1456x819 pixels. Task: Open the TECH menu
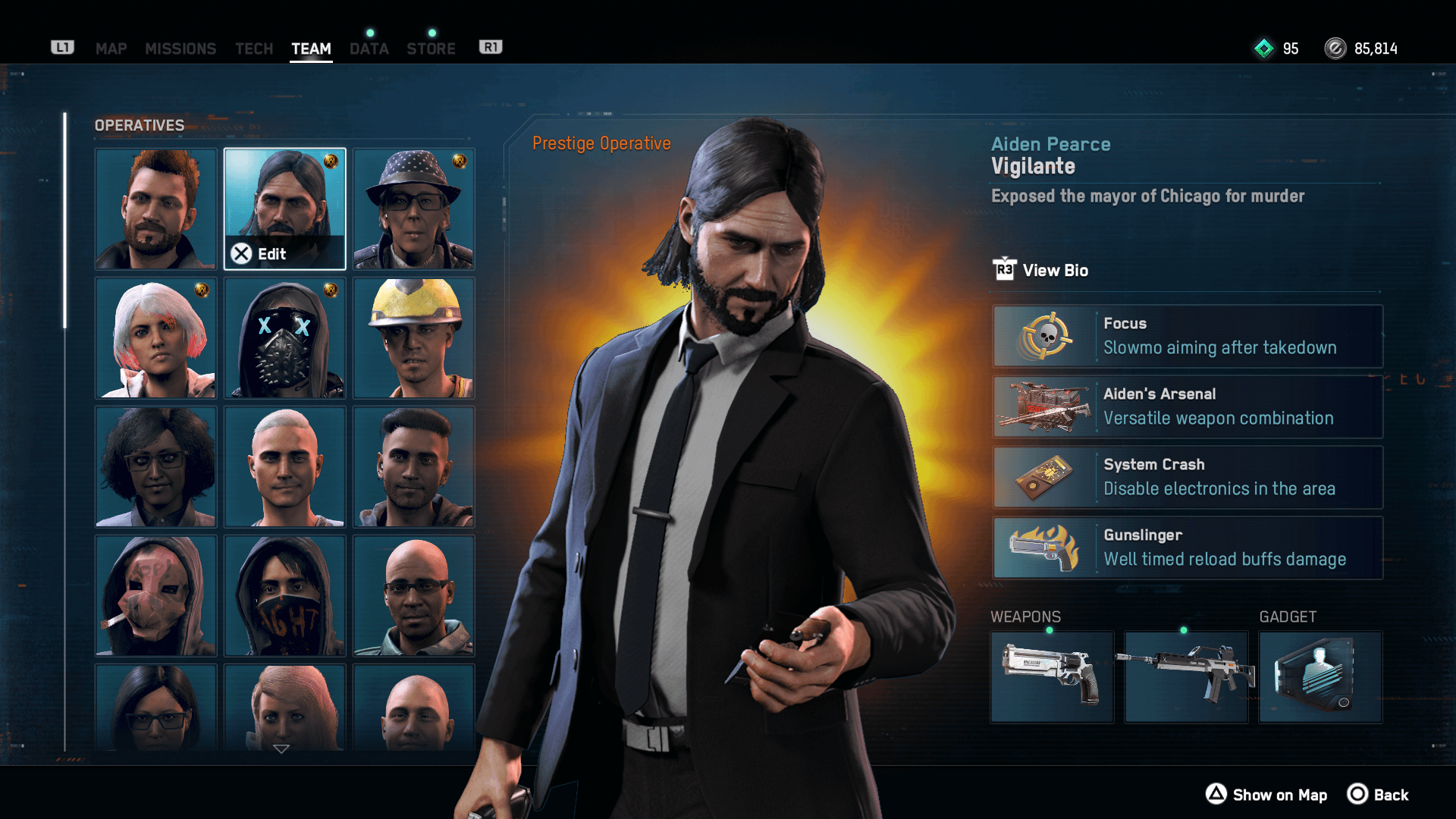(x=254, y=49)
